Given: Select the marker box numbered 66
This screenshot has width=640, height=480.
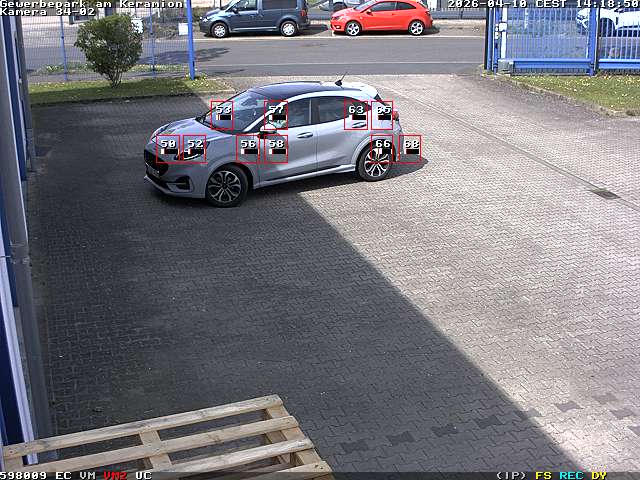Looking at the screenshot, I should pyautogui.click(x=382, y=149).
